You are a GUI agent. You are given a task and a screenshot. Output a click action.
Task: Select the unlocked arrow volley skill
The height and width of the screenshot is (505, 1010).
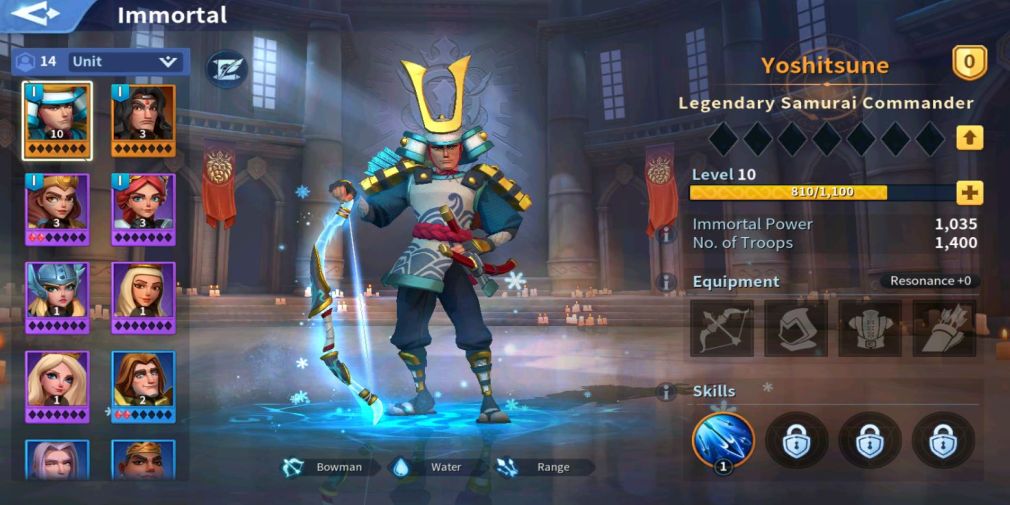[x=722, y=438]
